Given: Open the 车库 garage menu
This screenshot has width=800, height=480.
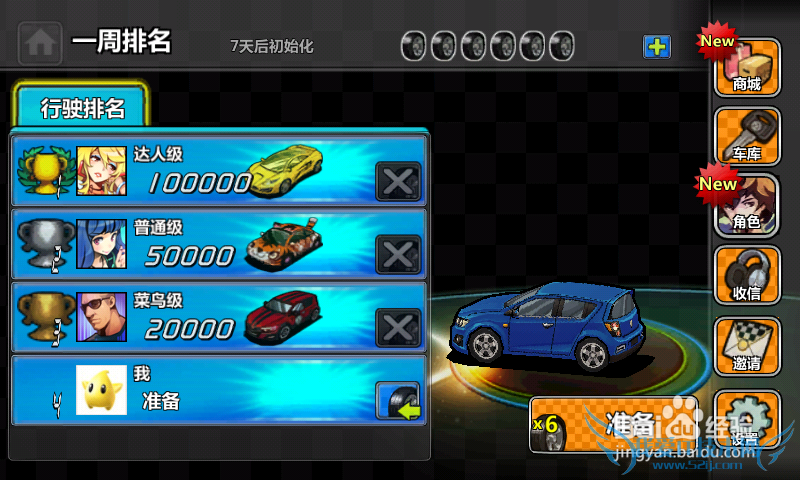Looking at the screenshot, I should pos(747,136).
